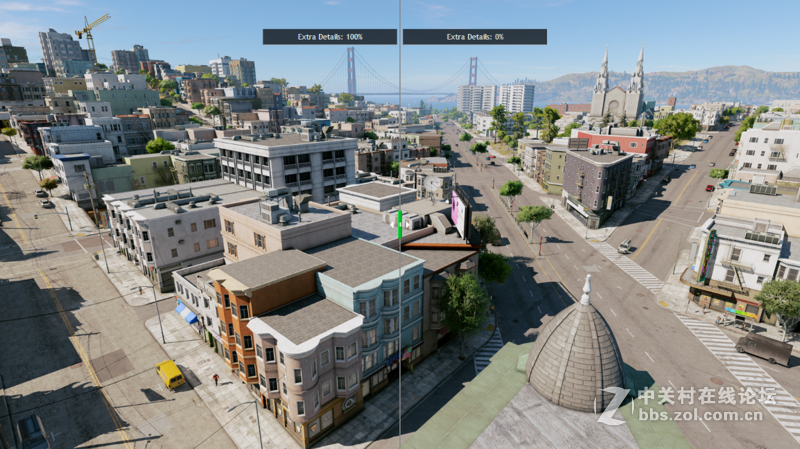Image resolution: width=800 pixels, height=449 pixels.
Task: Select the Extra Details 100% label
Action: click(x=330, y=37)
